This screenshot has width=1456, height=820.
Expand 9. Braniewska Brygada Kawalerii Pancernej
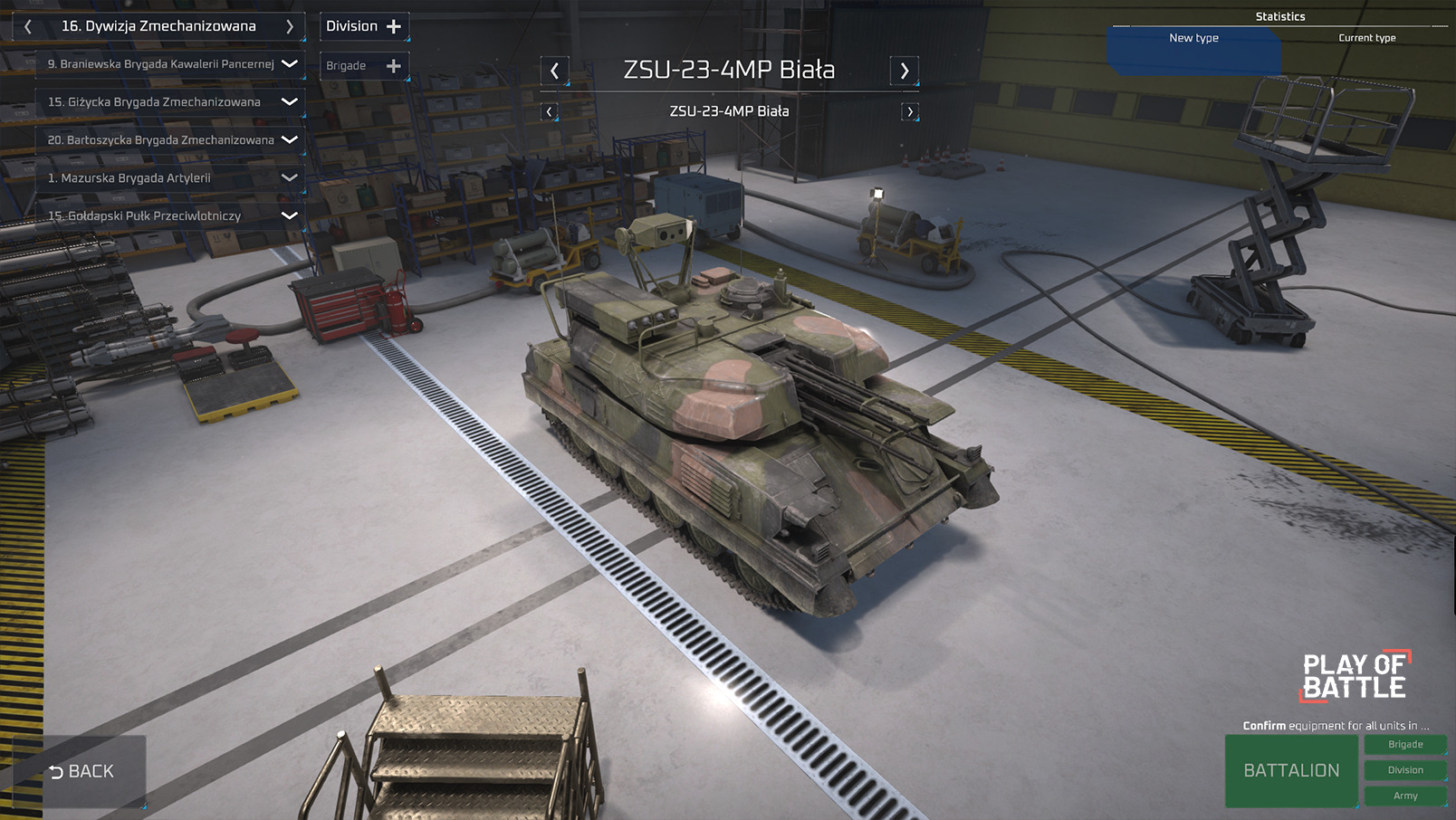(290, 64)
